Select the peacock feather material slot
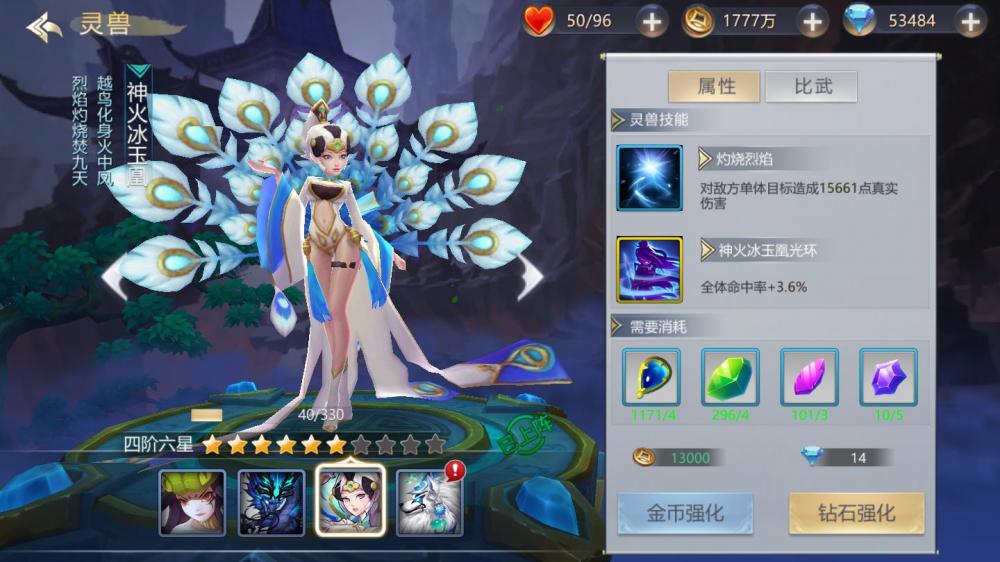The height and width of the screenshot is (562, 1000). pyautogui.click(x=651, y=377)
